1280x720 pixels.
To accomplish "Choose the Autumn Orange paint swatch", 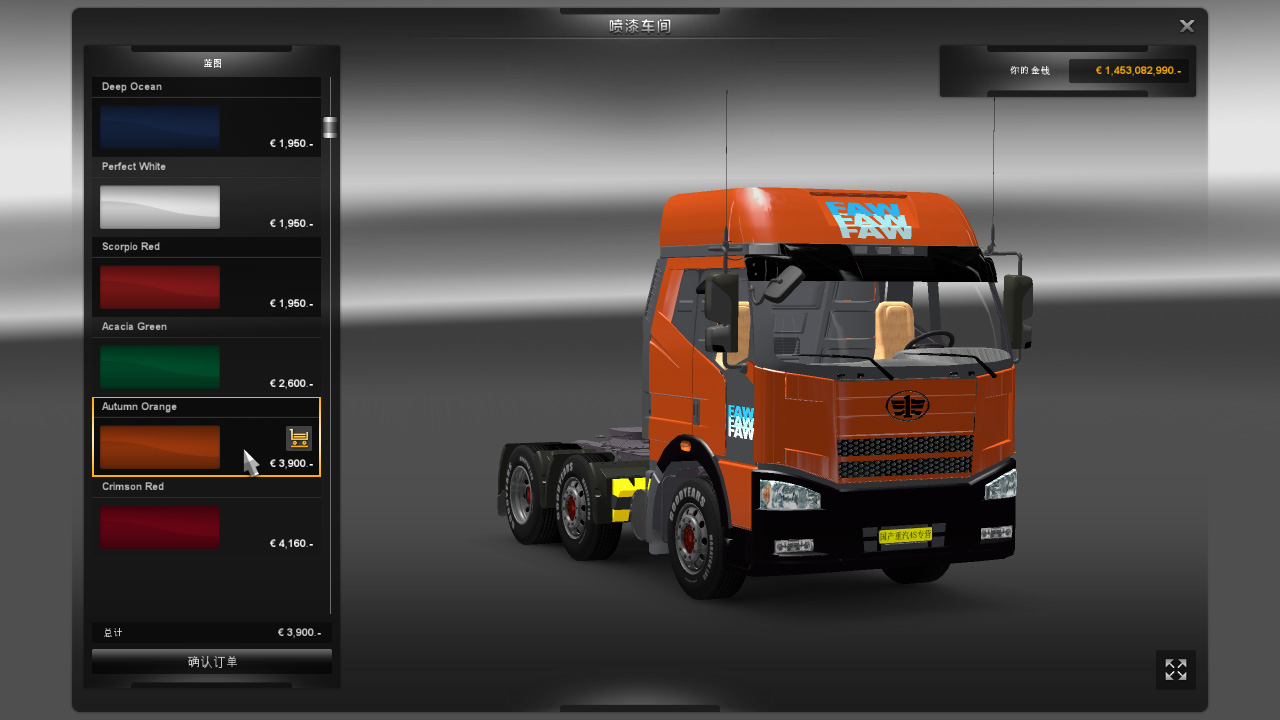I will click(160, 447).
